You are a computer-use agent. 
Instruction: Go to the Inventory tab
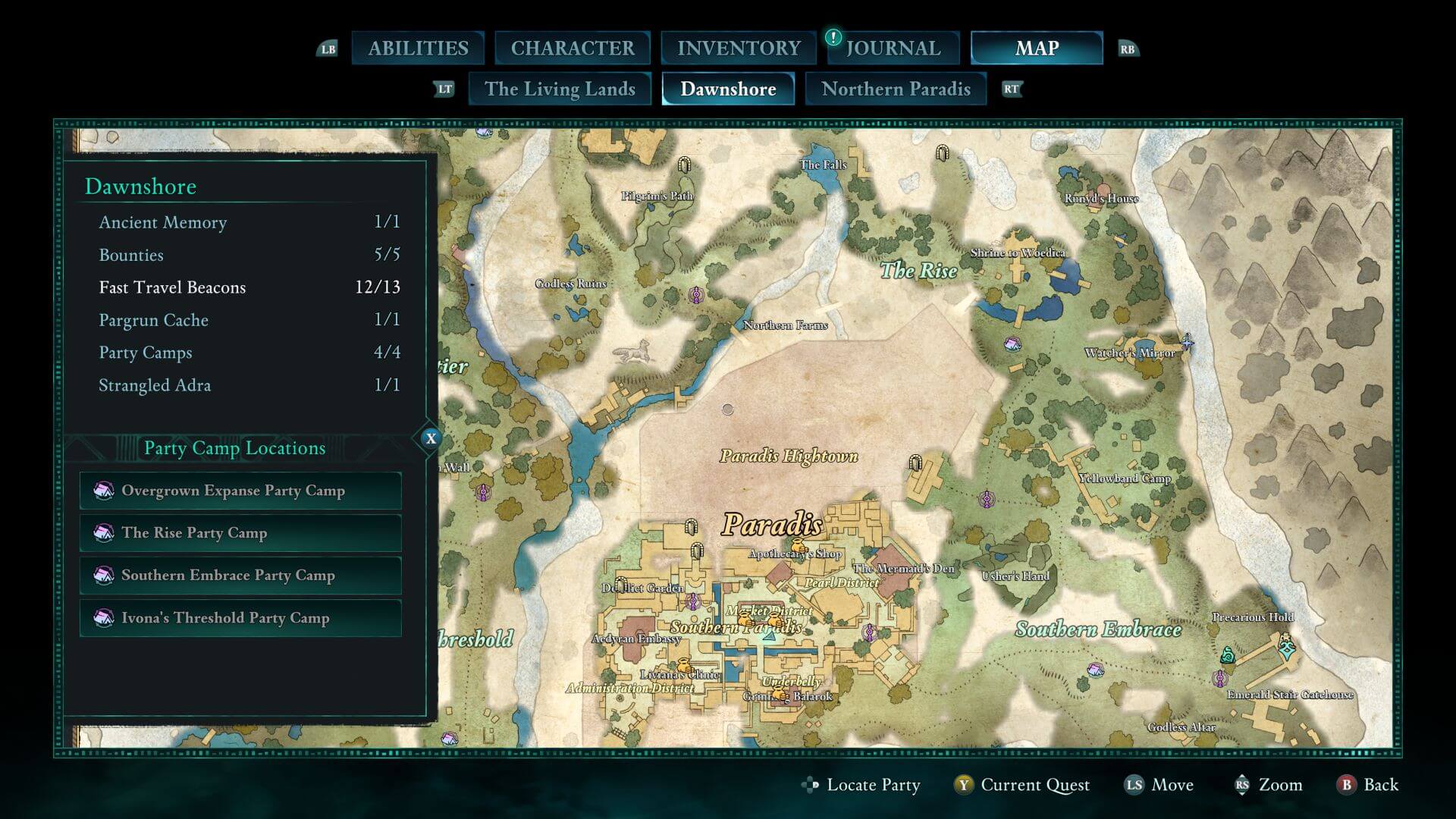[739, 48]
